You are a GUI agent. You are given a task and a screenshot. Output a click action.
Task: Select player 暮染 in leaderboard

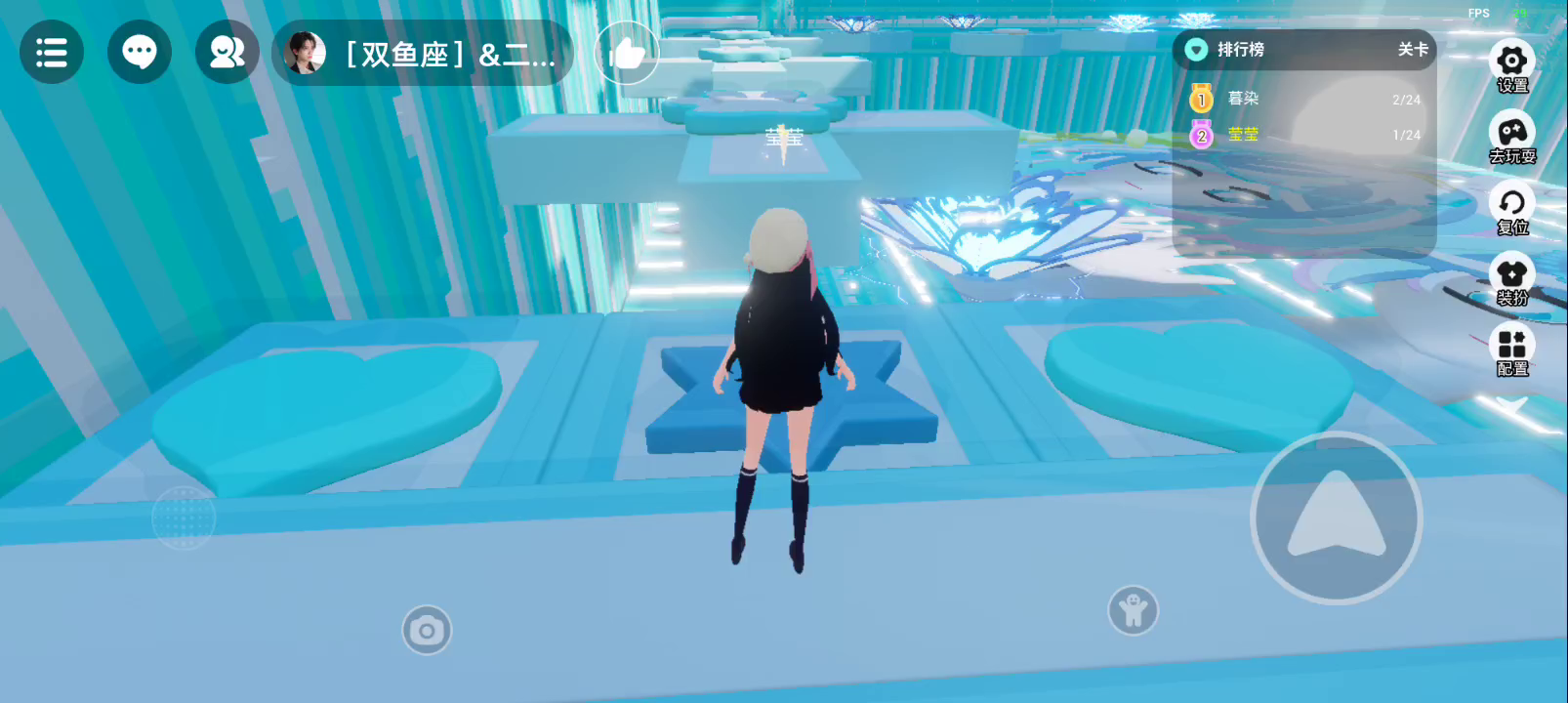[x=1243, y=99]
